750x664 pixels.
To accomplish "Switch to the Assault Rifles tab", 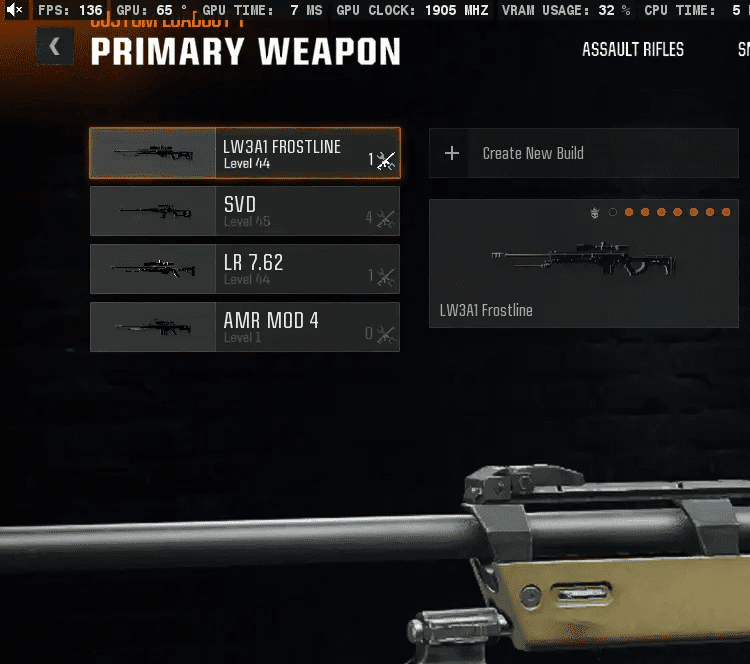I will point(633,49).
